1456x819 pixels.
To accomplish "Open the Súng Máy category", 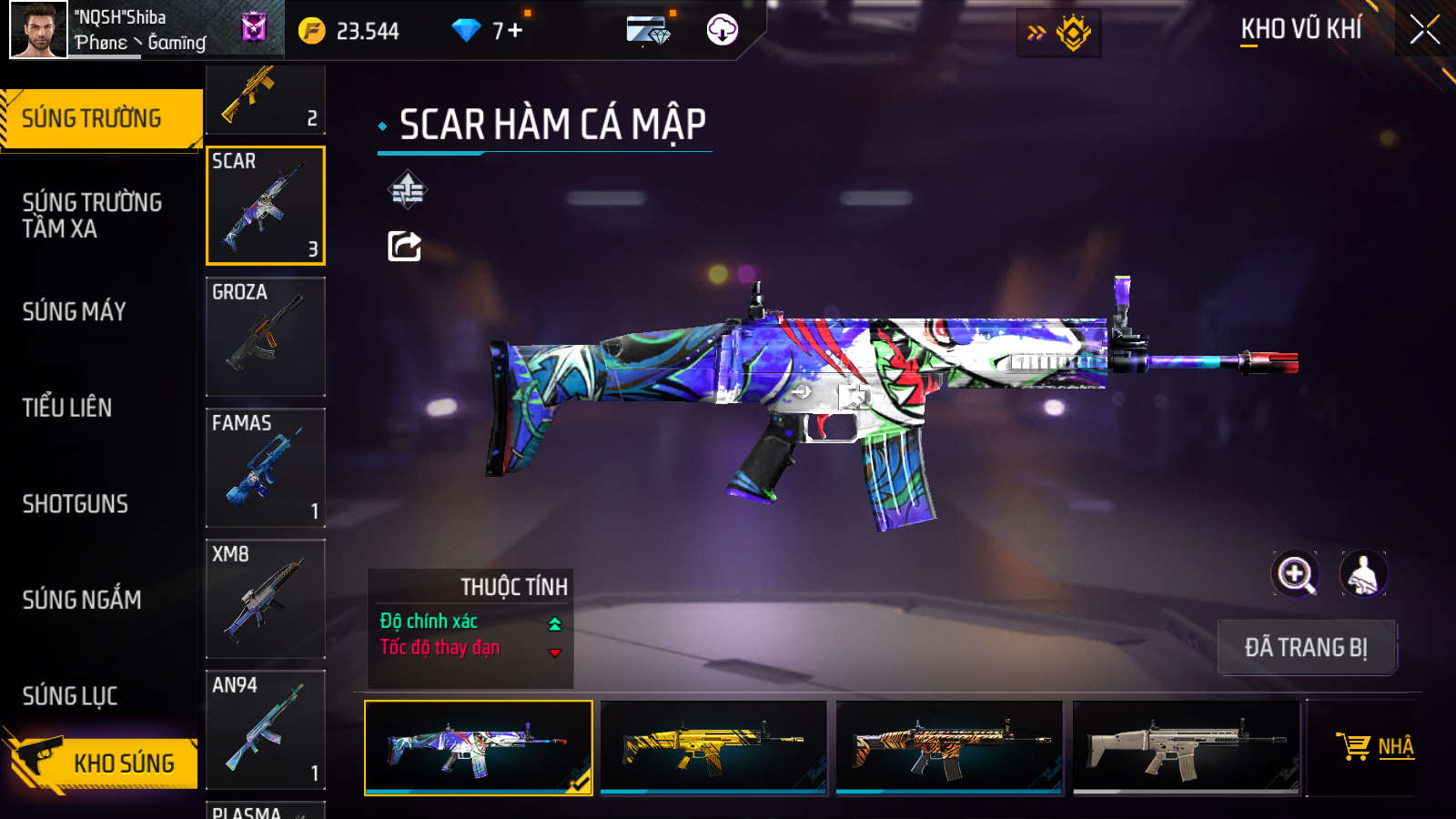I will (x=75, y=312).
